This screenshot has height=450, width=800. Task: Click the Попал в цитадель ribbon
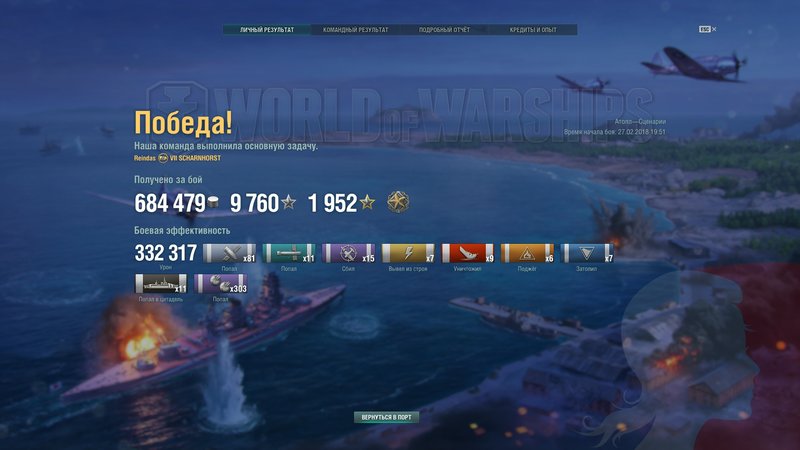coord(160,284)
